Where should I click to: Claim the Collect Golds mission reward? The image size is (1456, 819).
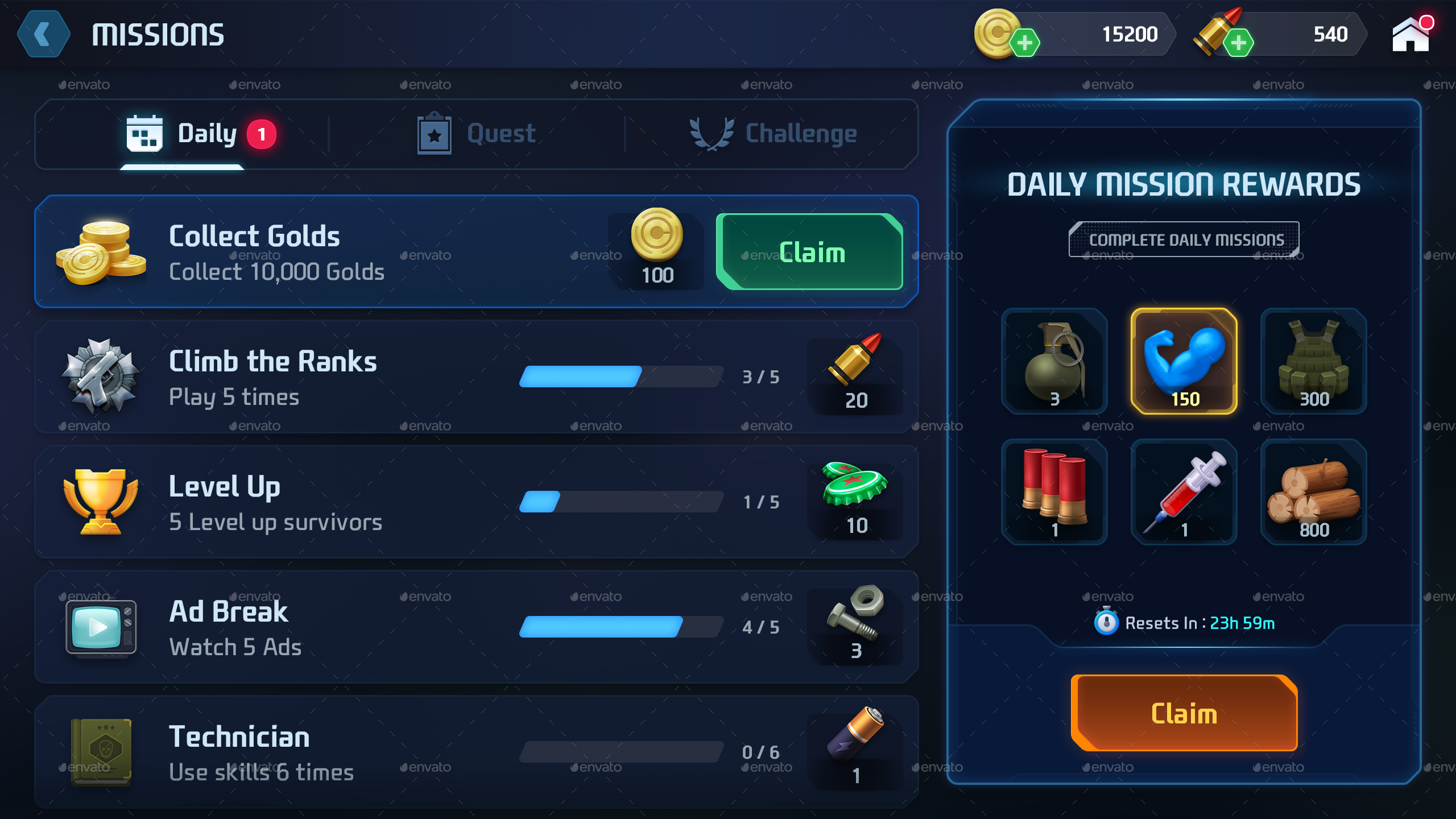[809, 252]
